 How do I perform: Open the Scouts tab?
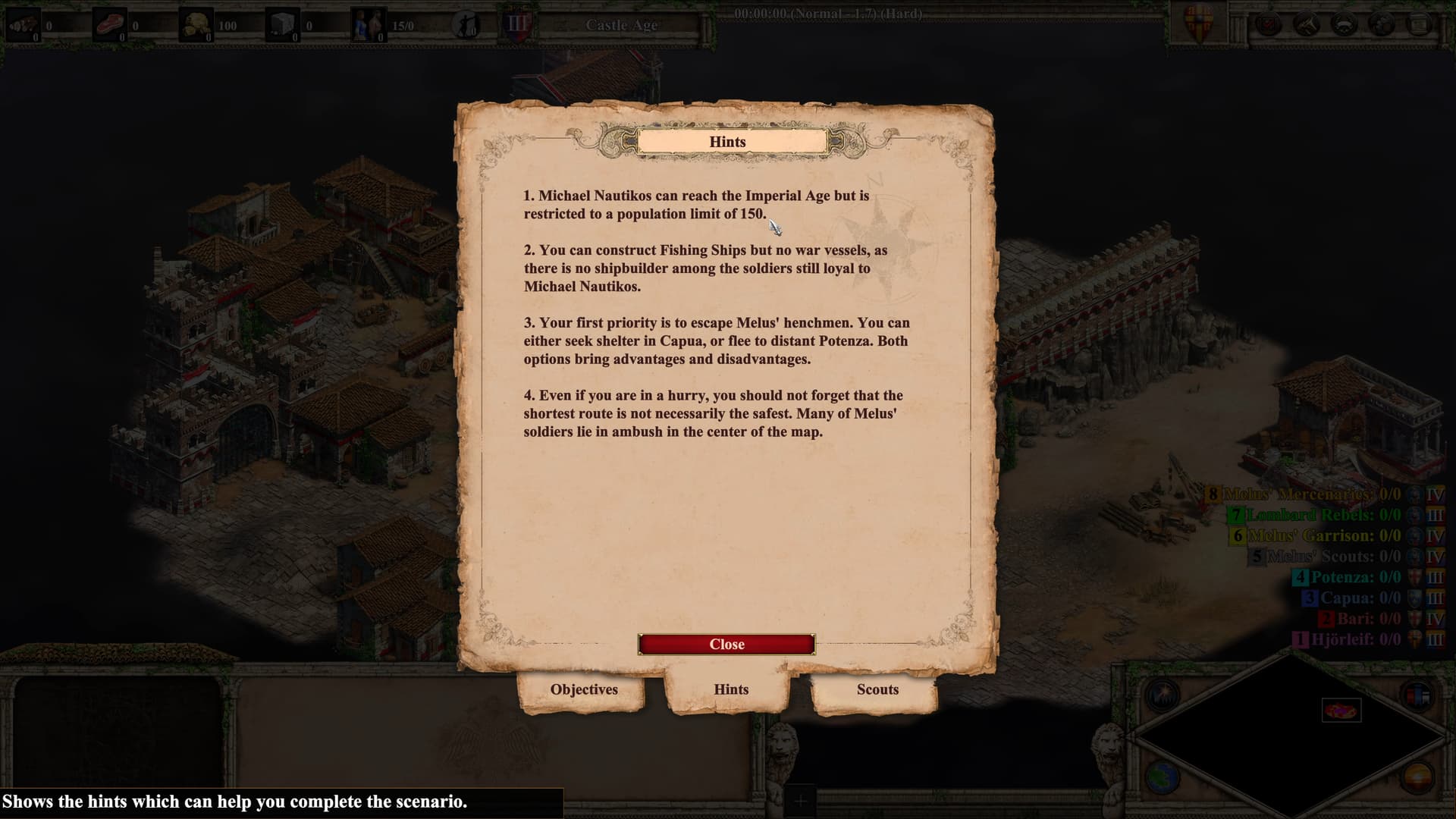click(x=877, y=689)
